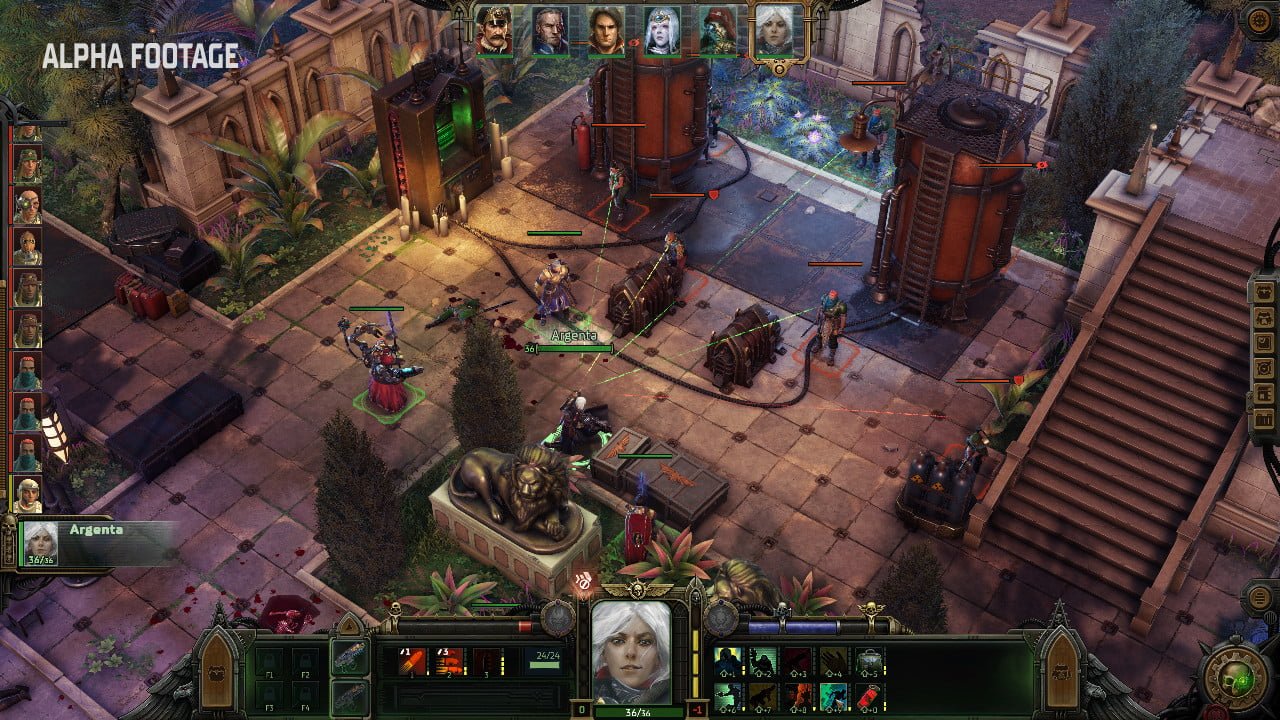Viewport: 1280px width, 720px height.
Task: Switch to the lower weapon set slot
Action: (x=349, y=696)
